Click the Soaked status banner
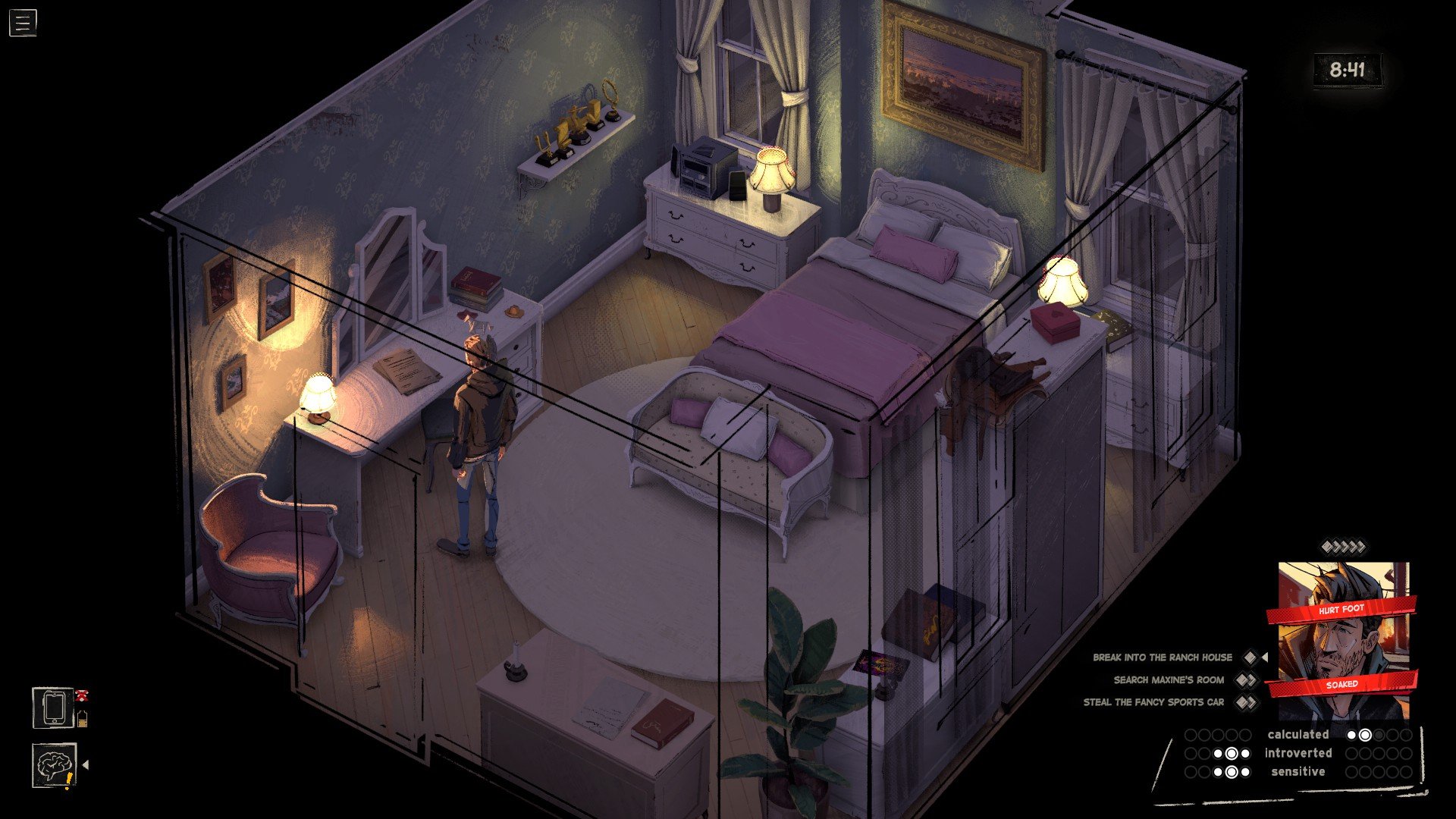The width and height of the screenshot is (1456, 819). pyautogui.click(x=1341, y=684)
